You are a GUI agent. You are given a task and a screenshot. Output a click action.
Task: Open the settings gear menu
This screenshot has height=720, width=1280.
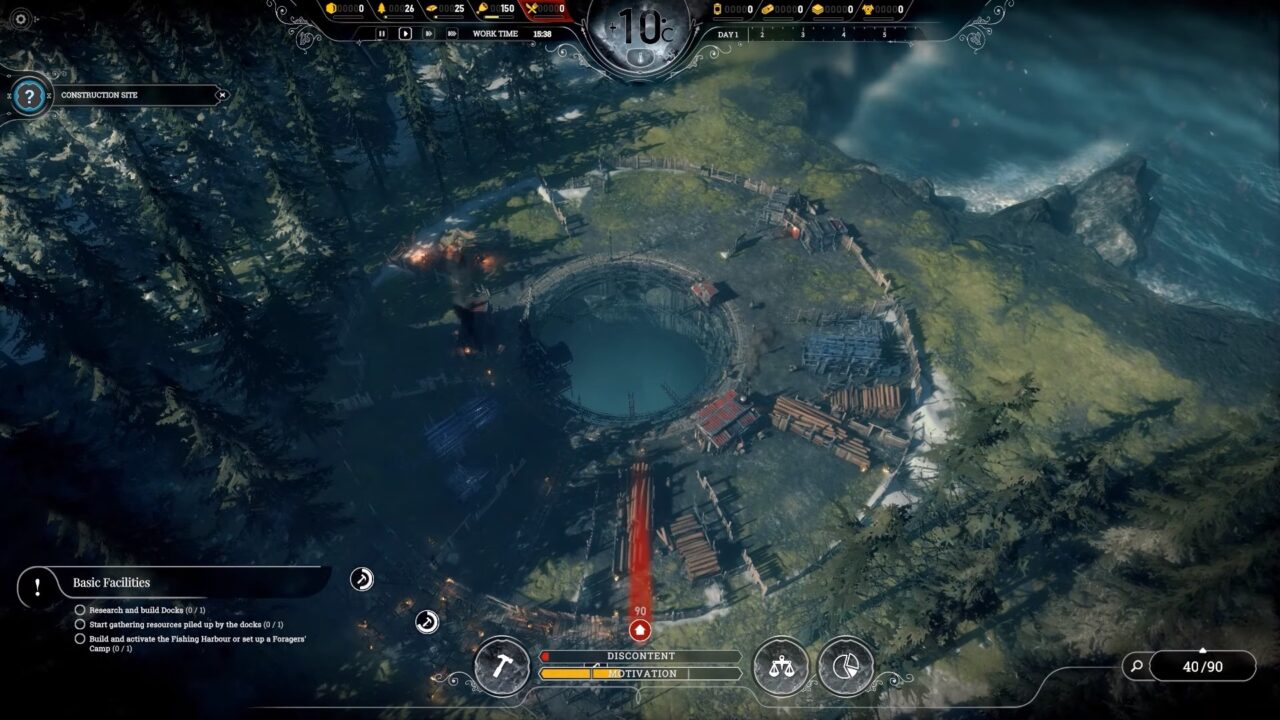[x=21, y=19]
